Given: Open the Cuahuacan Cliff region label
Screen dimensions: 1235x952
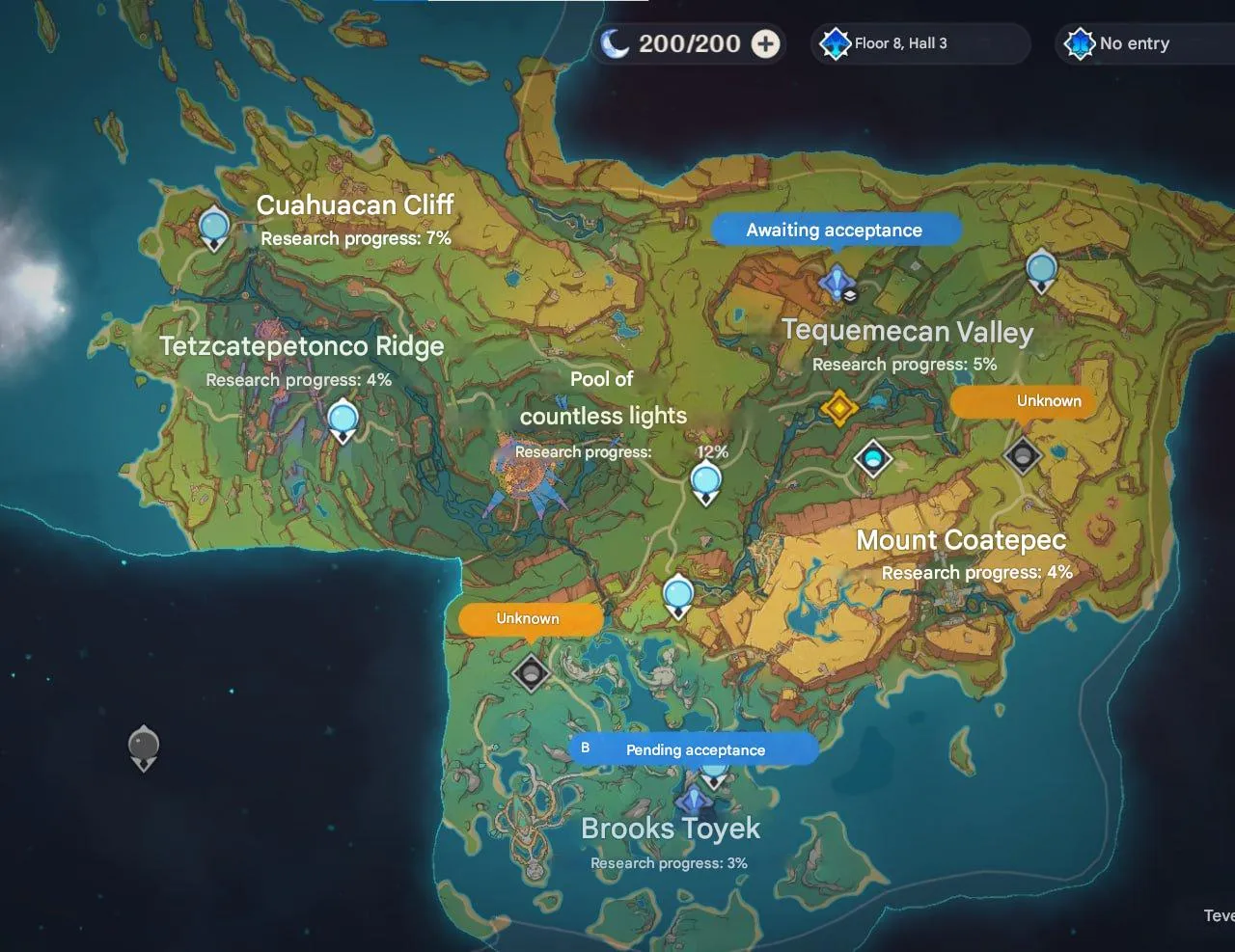Looking at the screenshot, I should (x=355, y=204).
